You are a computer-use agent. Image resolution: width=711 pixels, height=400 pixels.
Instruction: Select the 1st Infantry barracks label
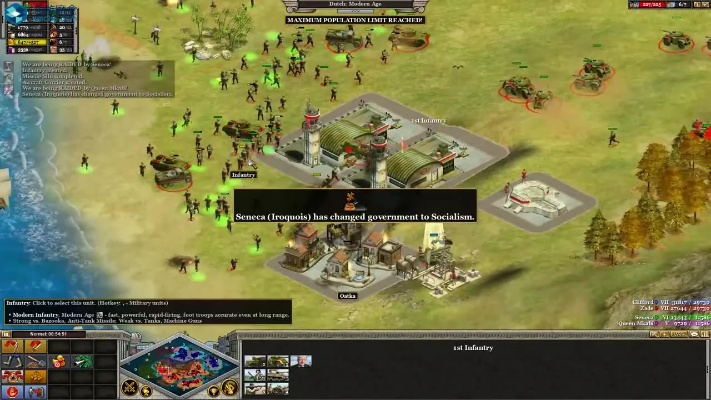428,120
